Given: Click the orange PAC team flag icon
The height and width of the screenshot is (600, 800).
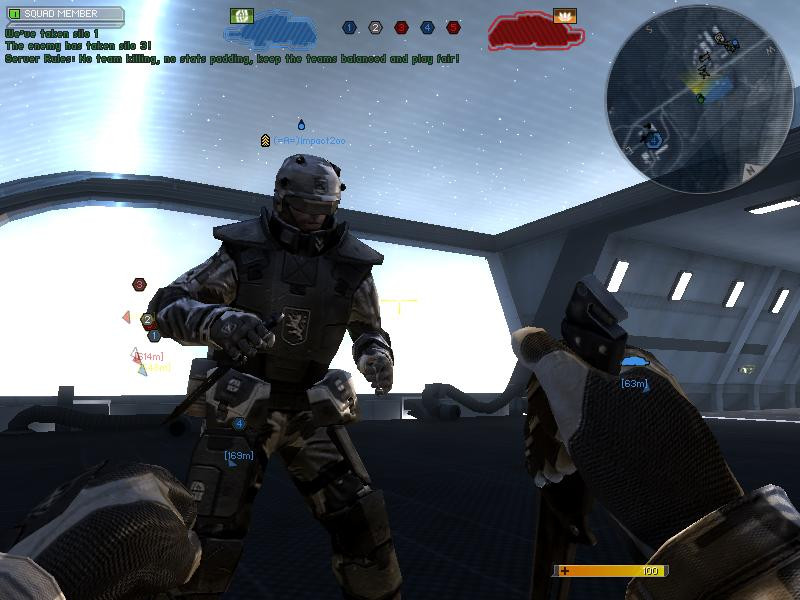Looking at the screenshot, I should pos(564,16).
